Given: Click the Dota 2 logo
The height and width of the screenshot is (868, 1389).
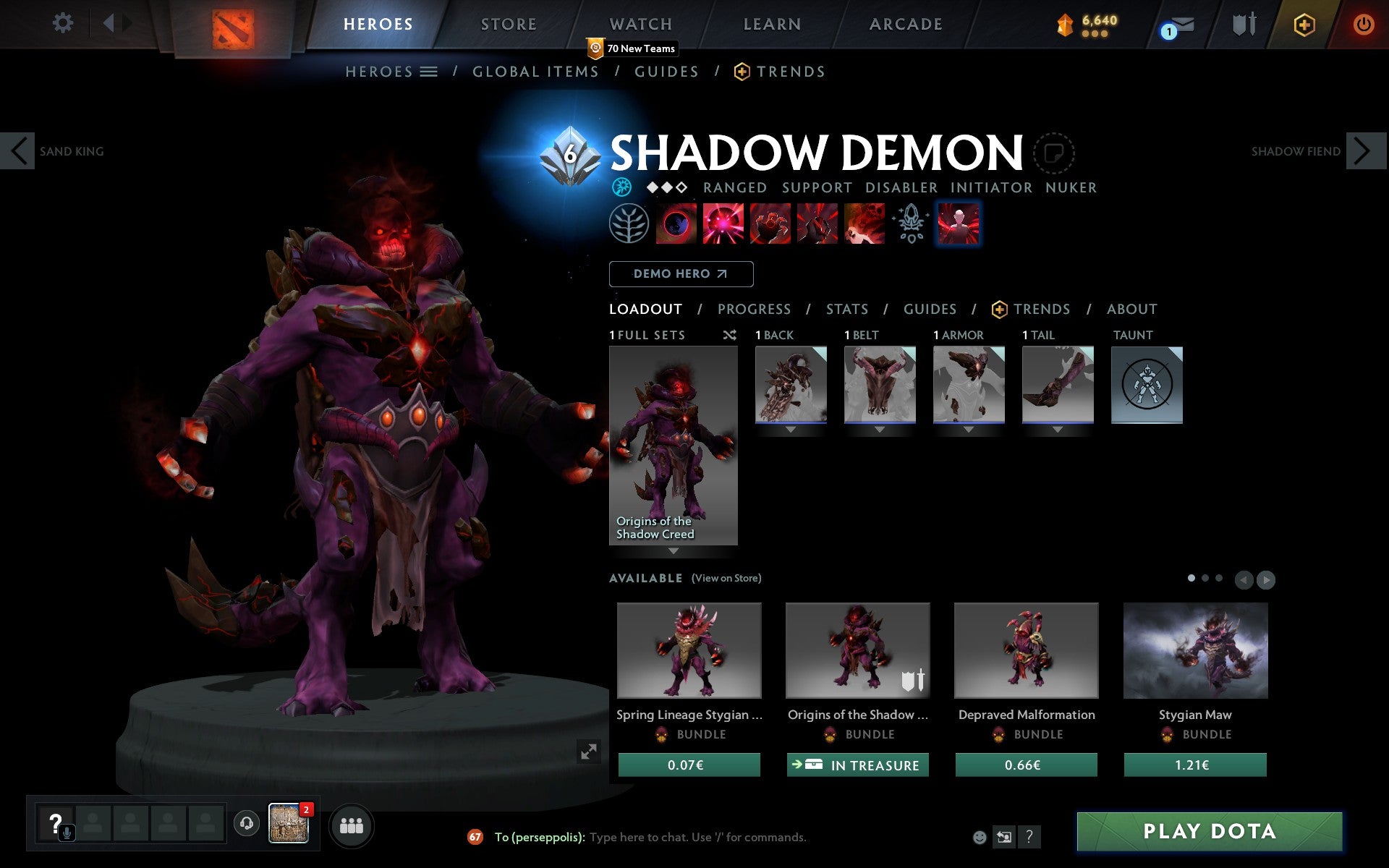Looking at the screenshot, I should [234, 23].
